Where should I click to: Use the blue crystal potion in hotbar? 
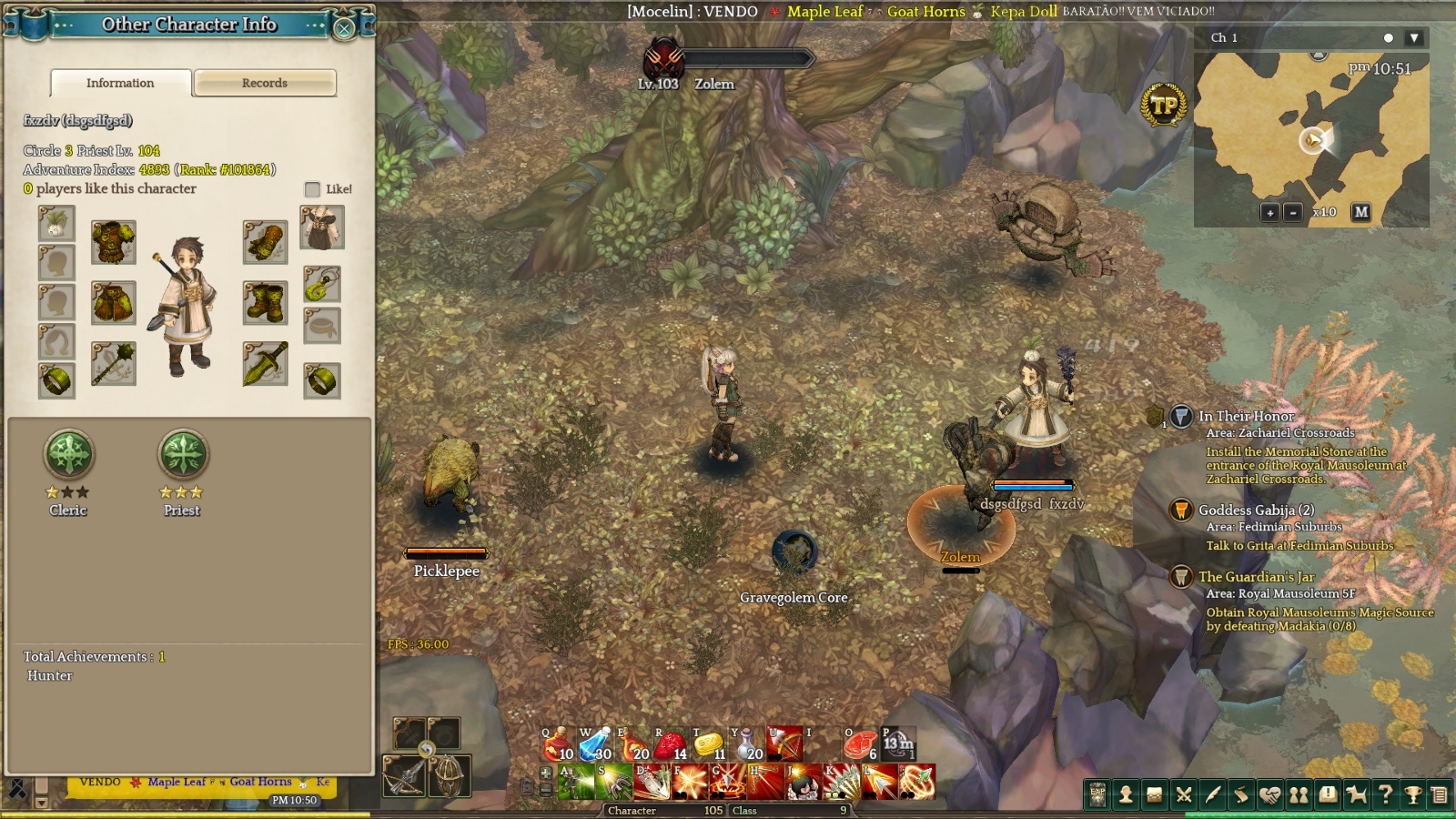coord(595,744)
